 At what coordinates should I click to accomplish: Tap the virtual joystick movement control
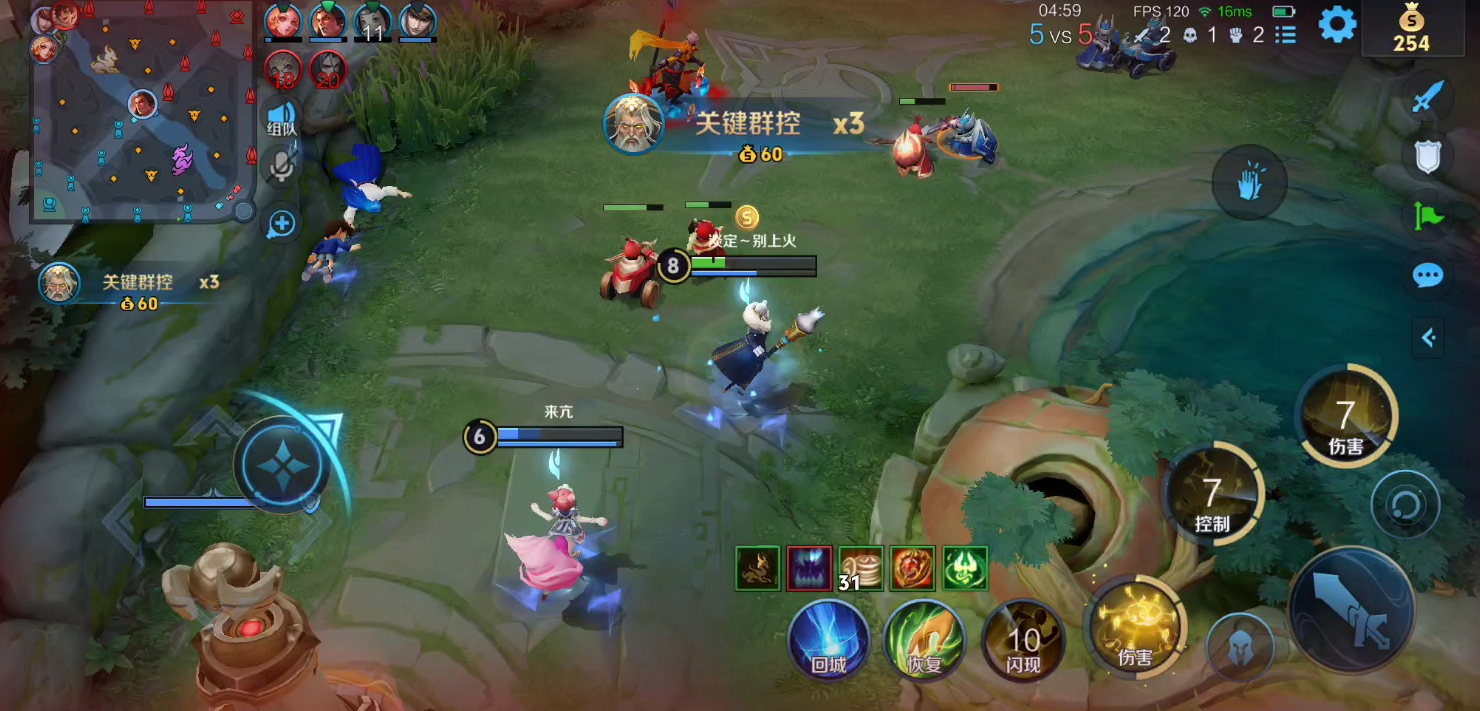point(282,465)
